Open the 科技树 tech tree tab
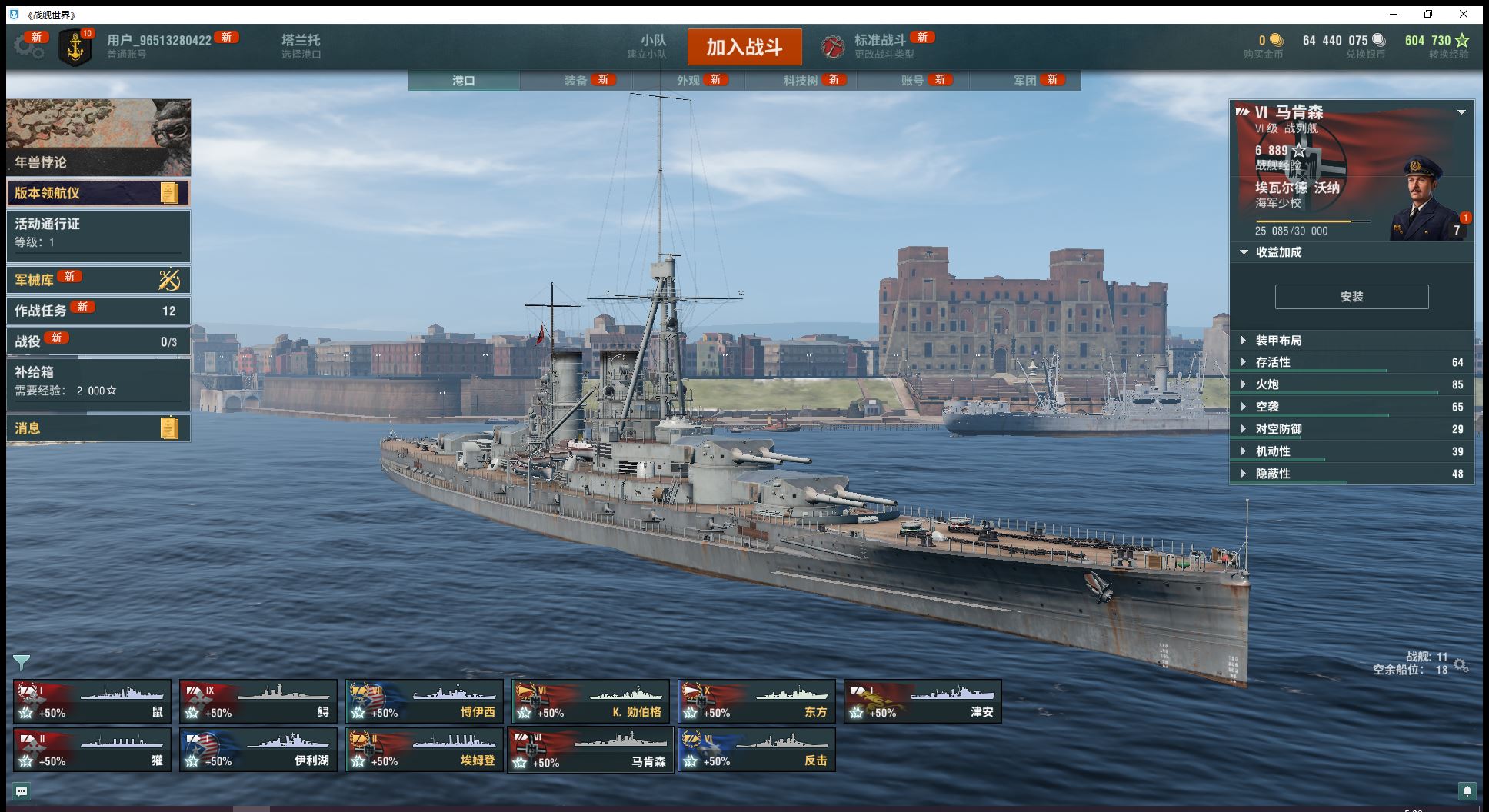This screenshot has width=1489, height=812. point(801,81)
